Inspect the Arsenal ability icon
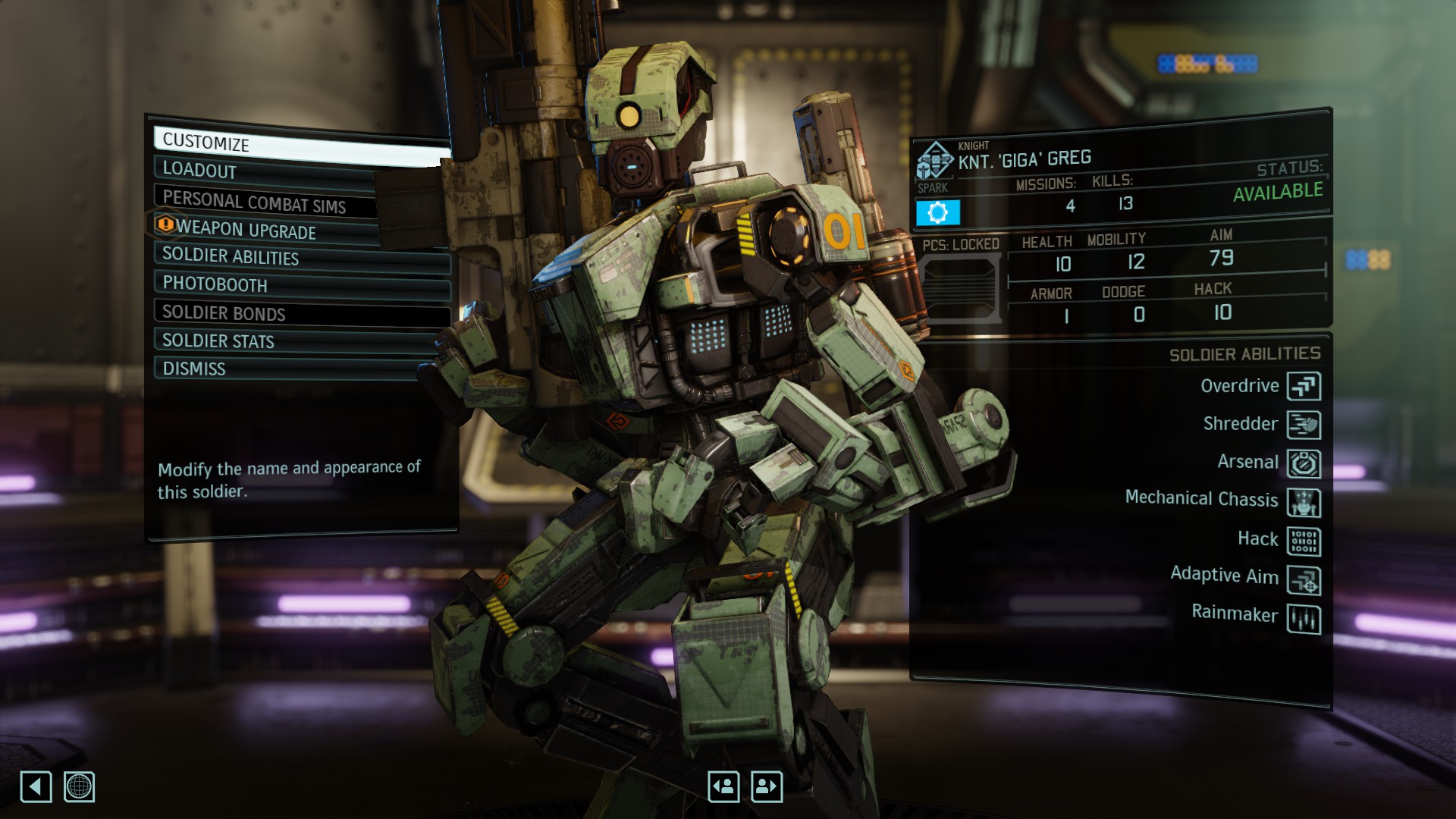 [1304, 463]
